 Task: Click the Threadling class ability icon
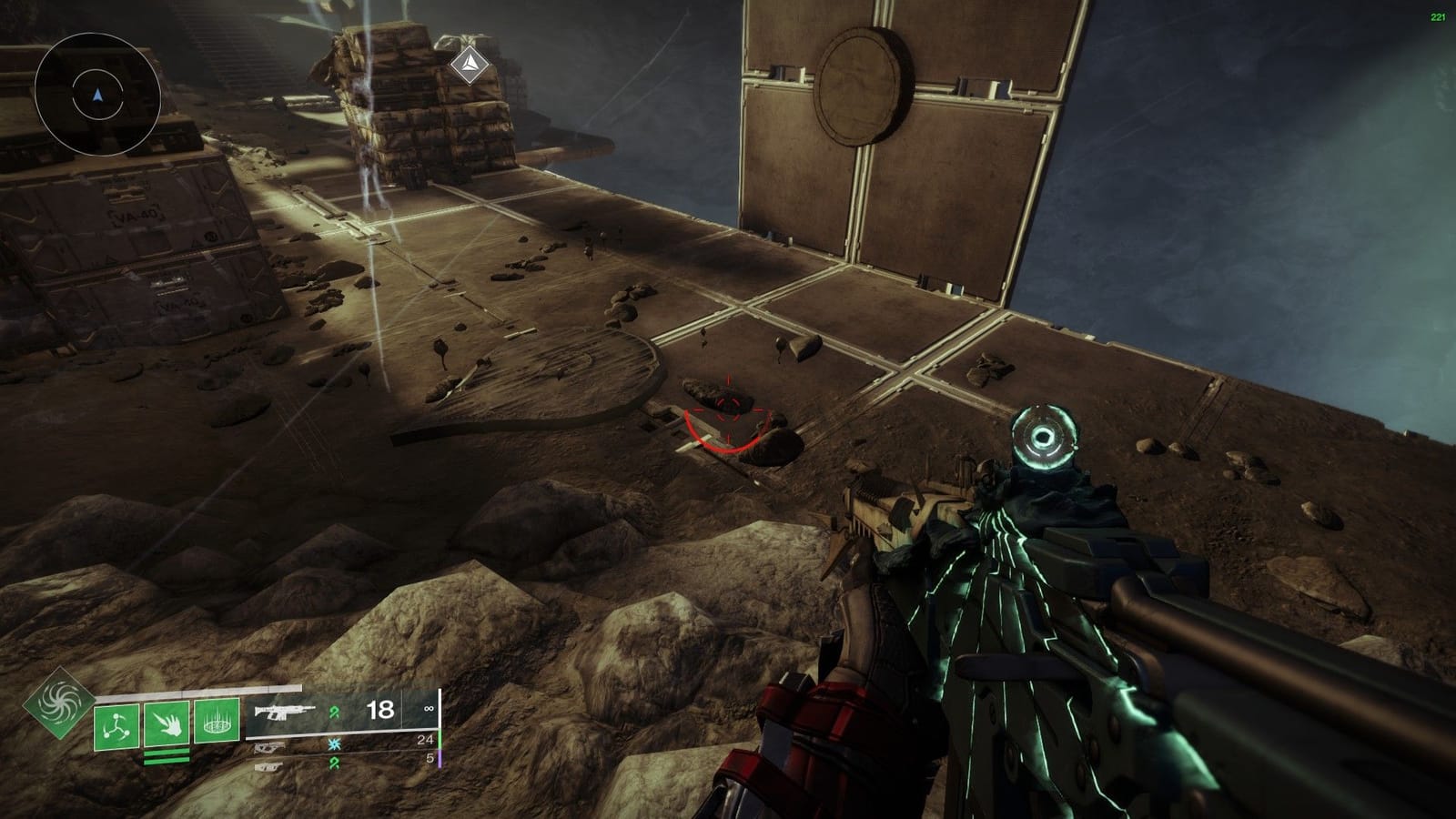[x=217, y=723]
